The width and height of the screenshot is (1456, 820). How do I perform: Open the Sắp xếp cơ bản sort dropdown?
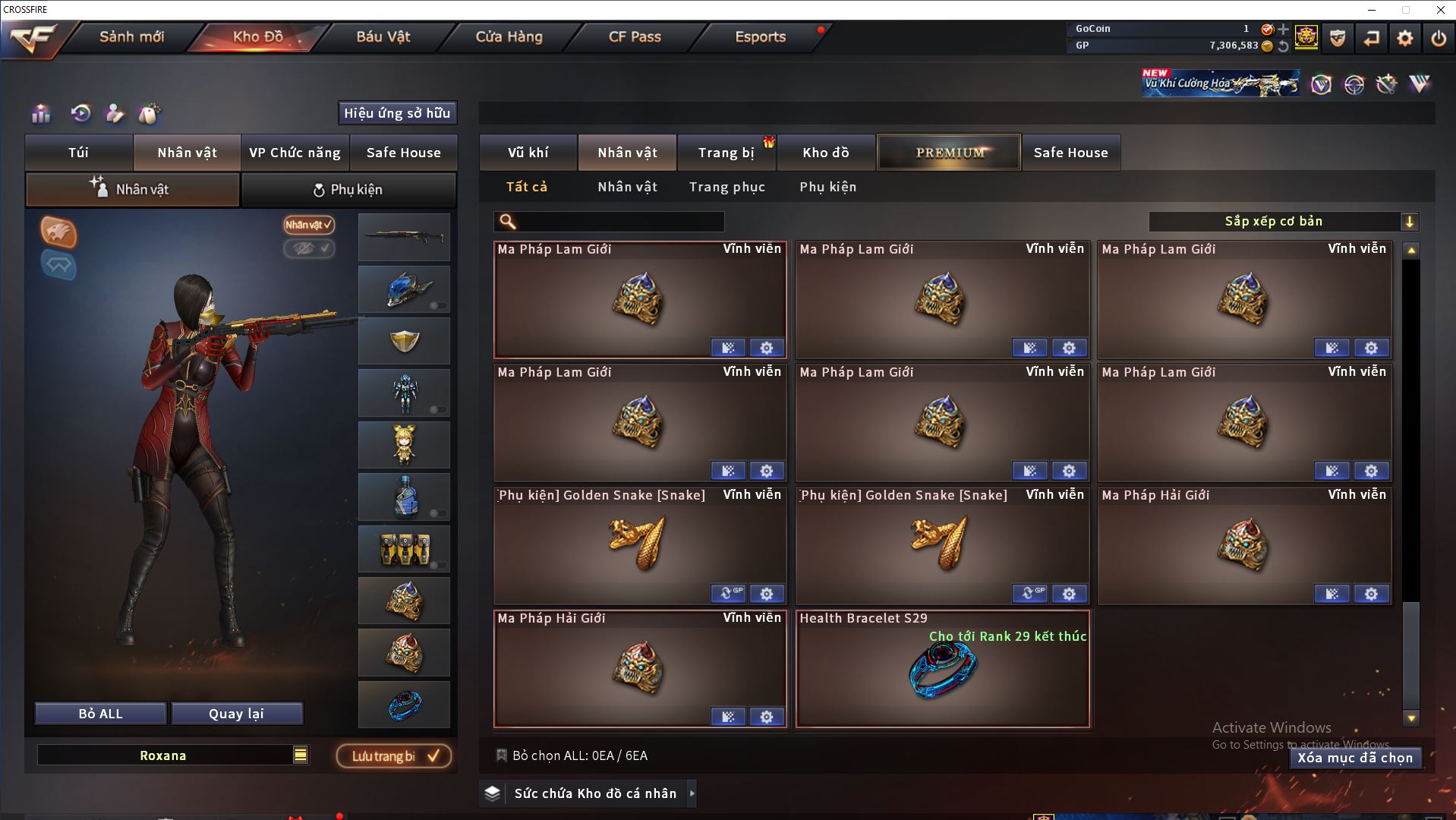click(x=1283, y=222)
